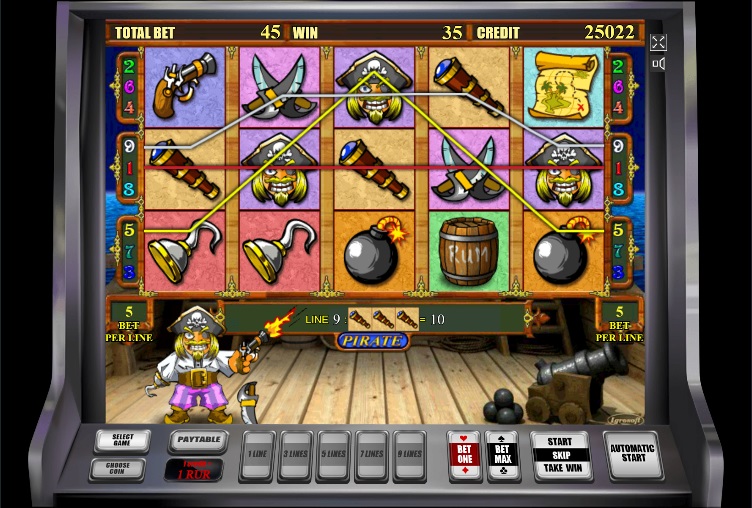Select the 1 Line button
Screen dimensions: 752x508
click(258, 456)
